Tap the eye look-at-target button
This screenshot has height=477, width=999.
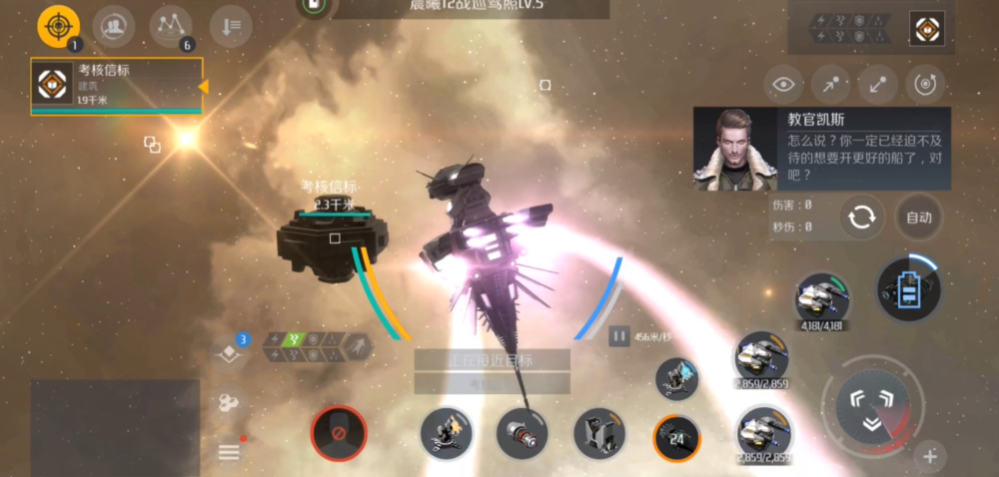[x=786, y=86]
